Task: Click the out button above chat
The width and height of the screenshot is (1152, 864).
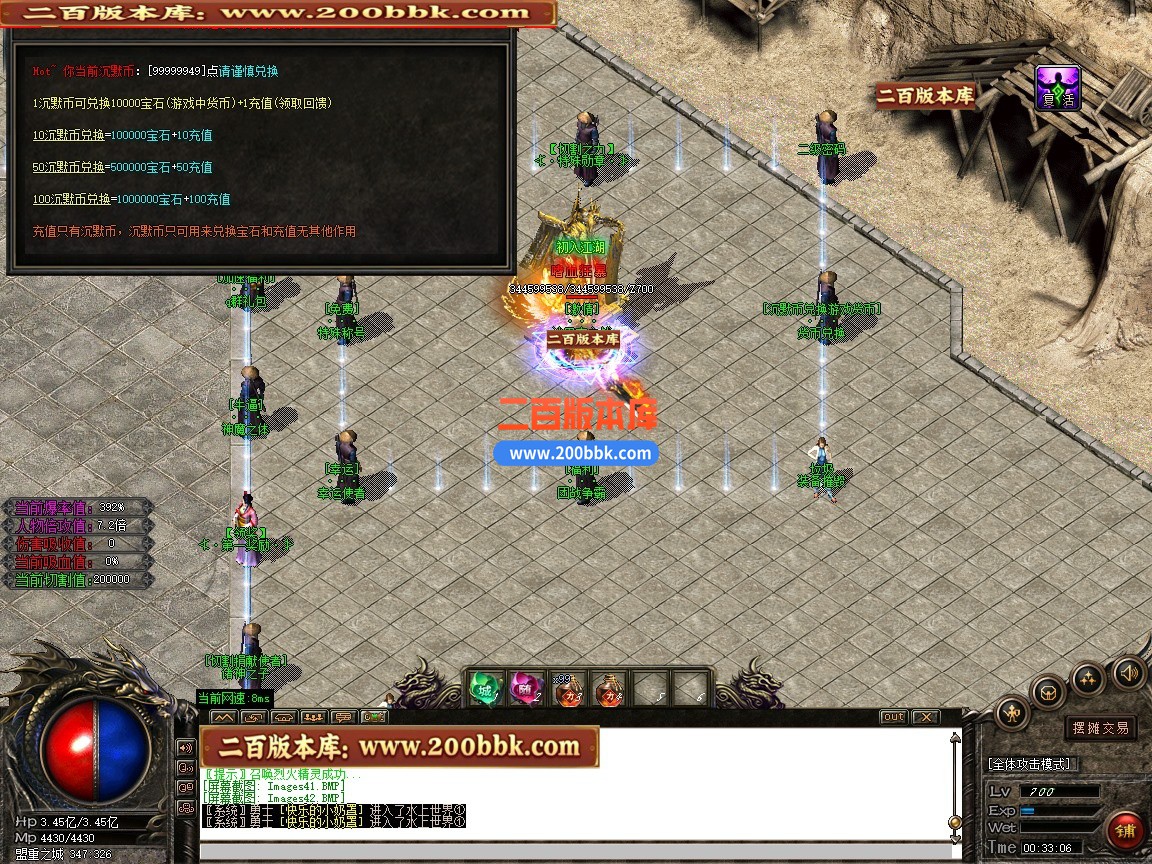Action: 893,717
